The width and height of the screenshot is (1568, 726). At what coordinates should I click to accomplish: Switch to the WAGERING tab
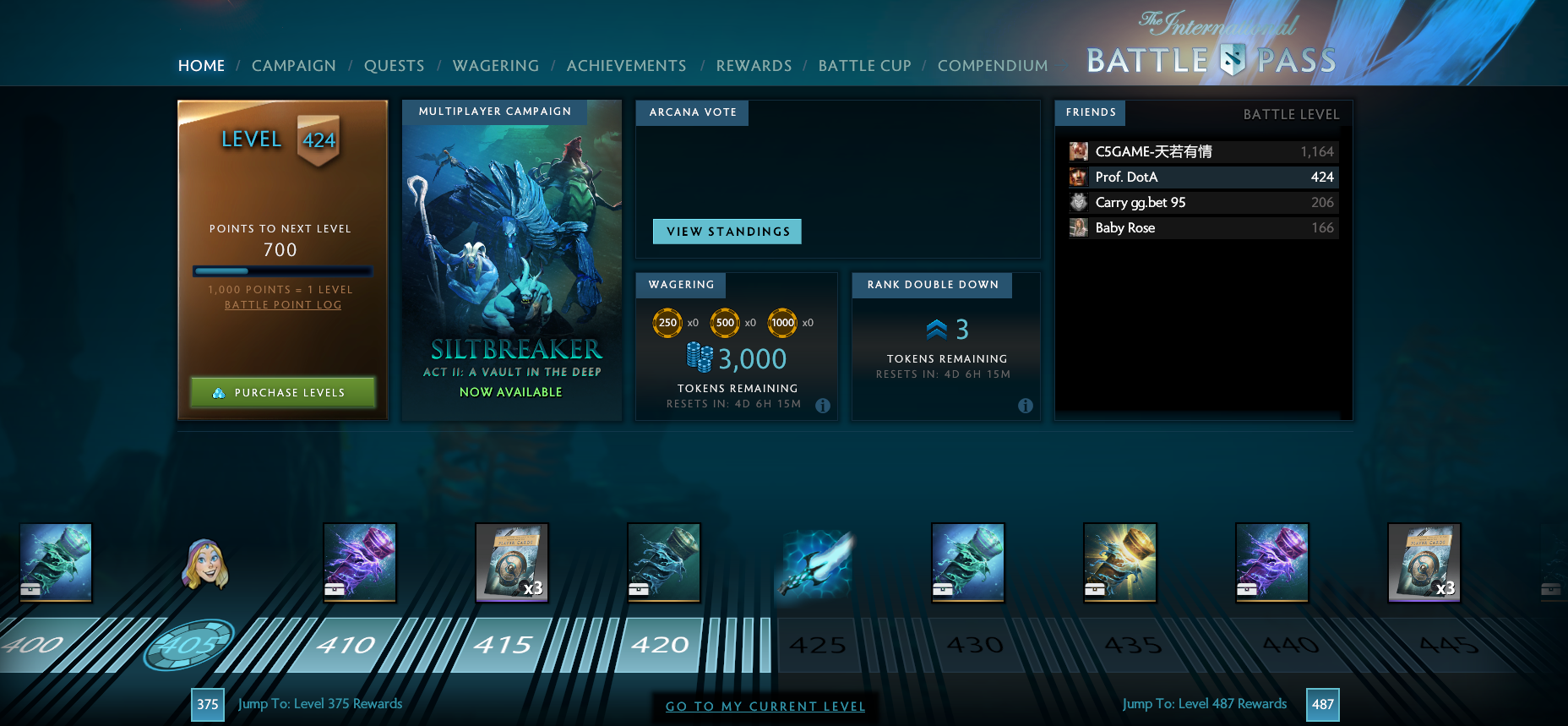(496, 65)
